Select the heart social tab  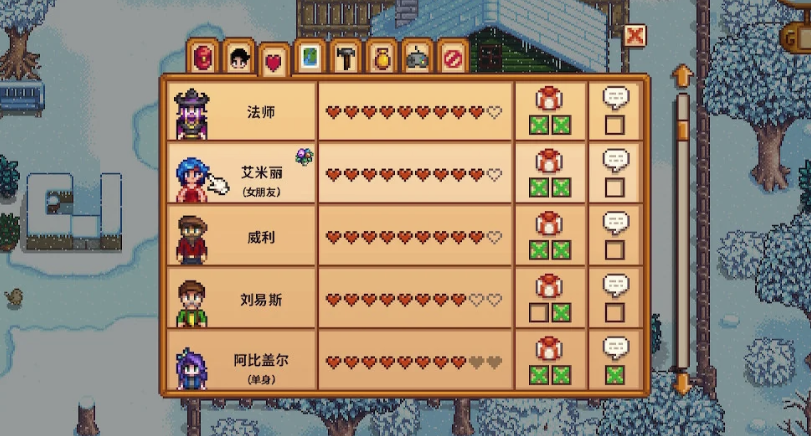coord(273,60)
